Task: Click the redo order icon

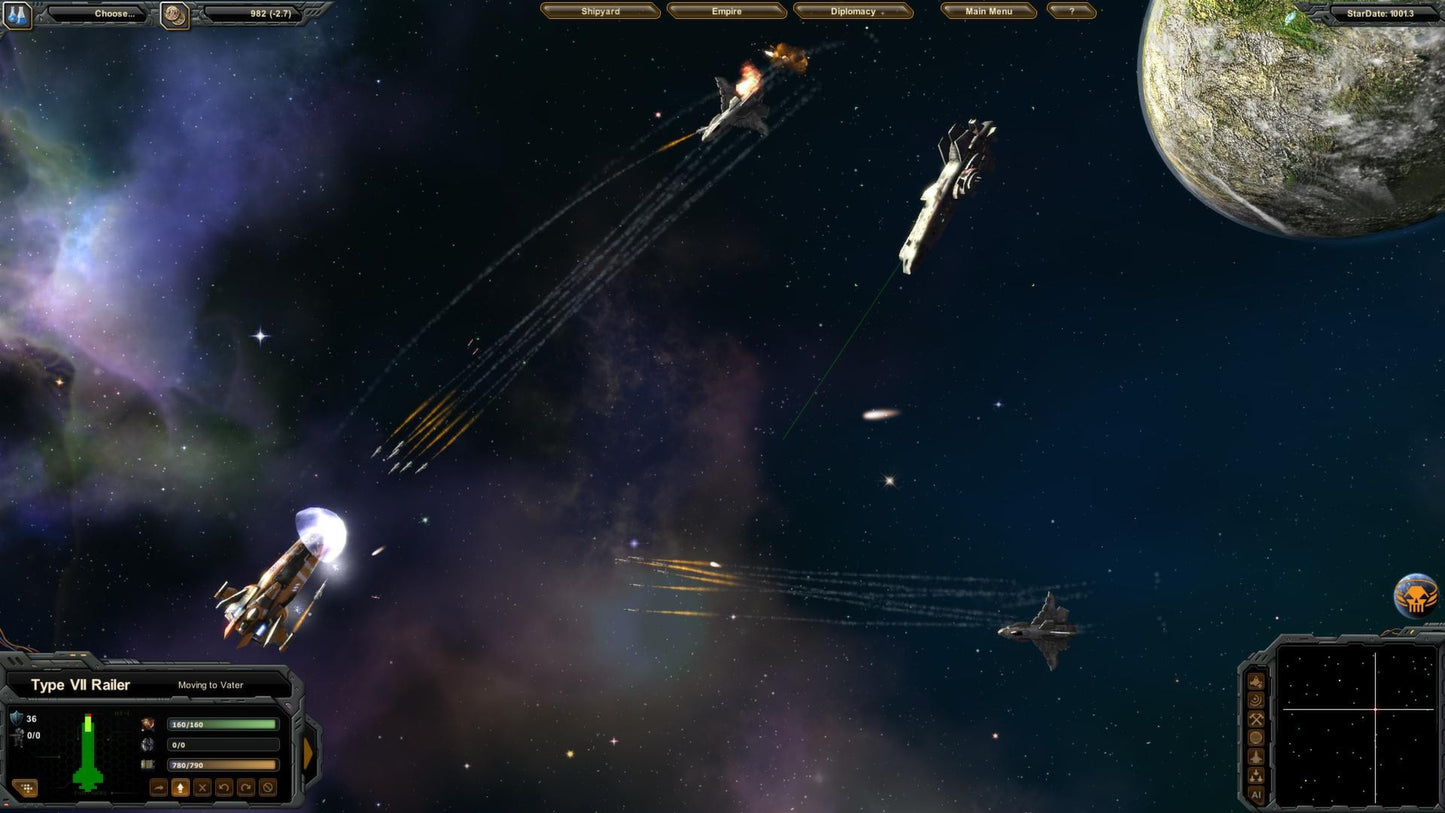Action: 246,788
